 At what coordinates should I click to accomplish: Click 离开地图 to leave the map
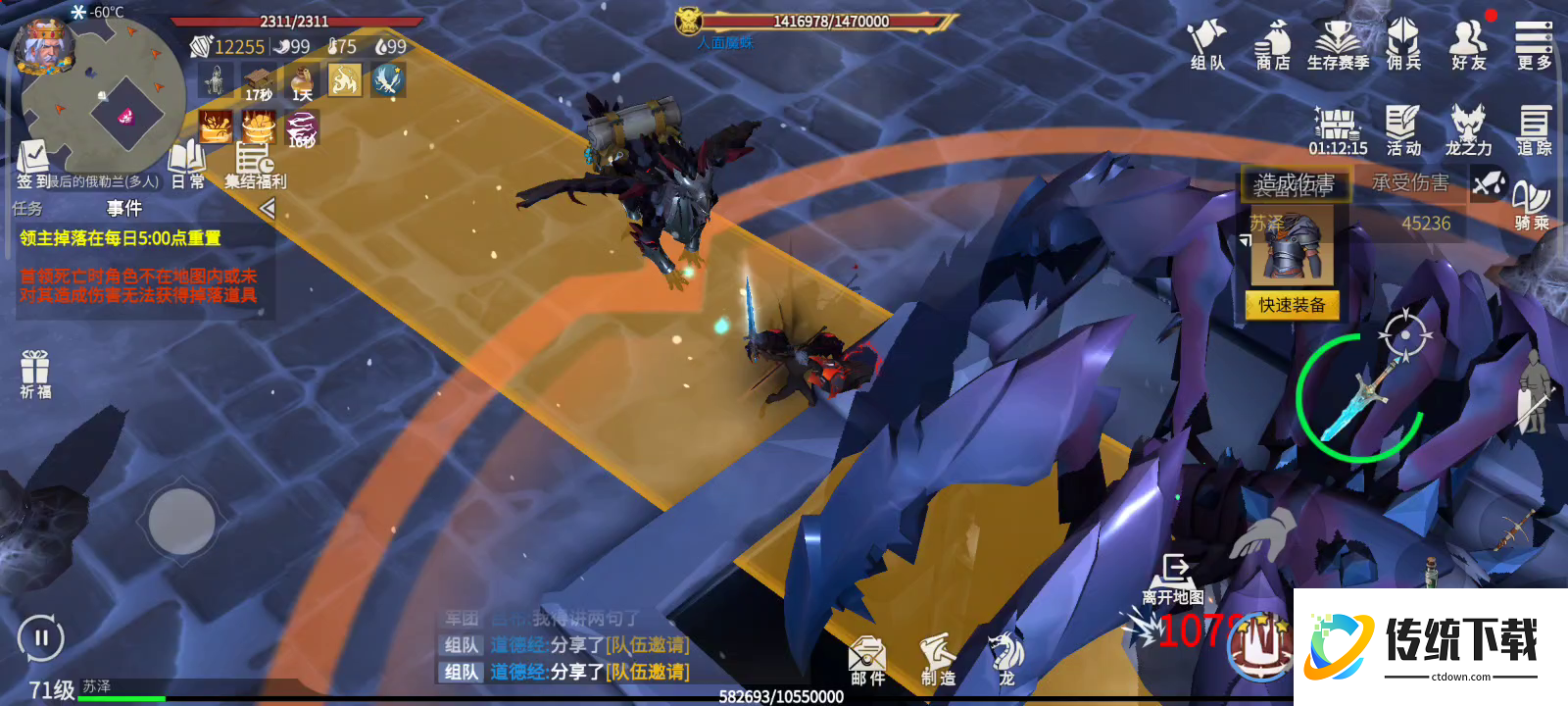pos(1173,580)
